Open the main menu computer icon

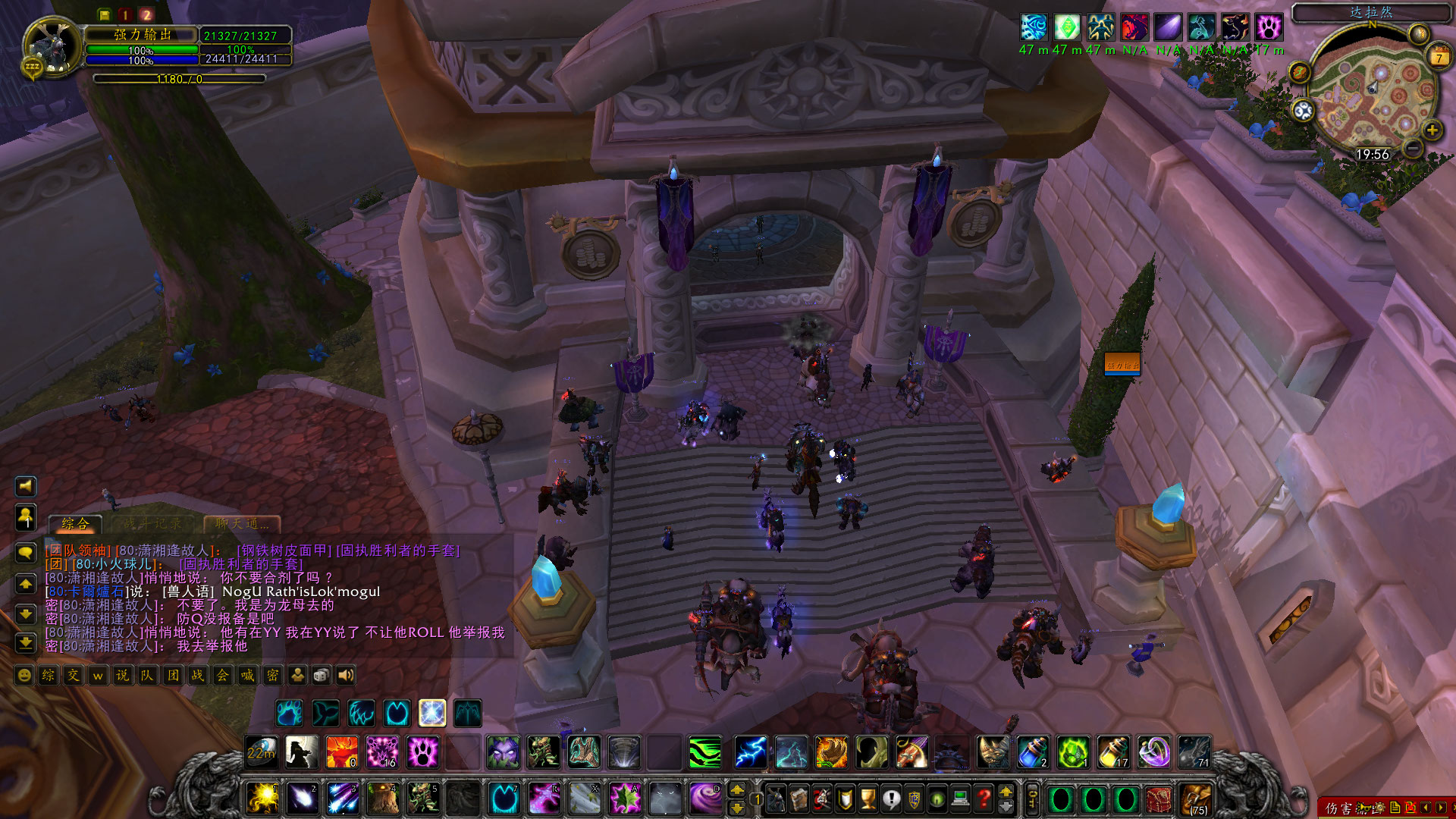(x=959, y=798)
